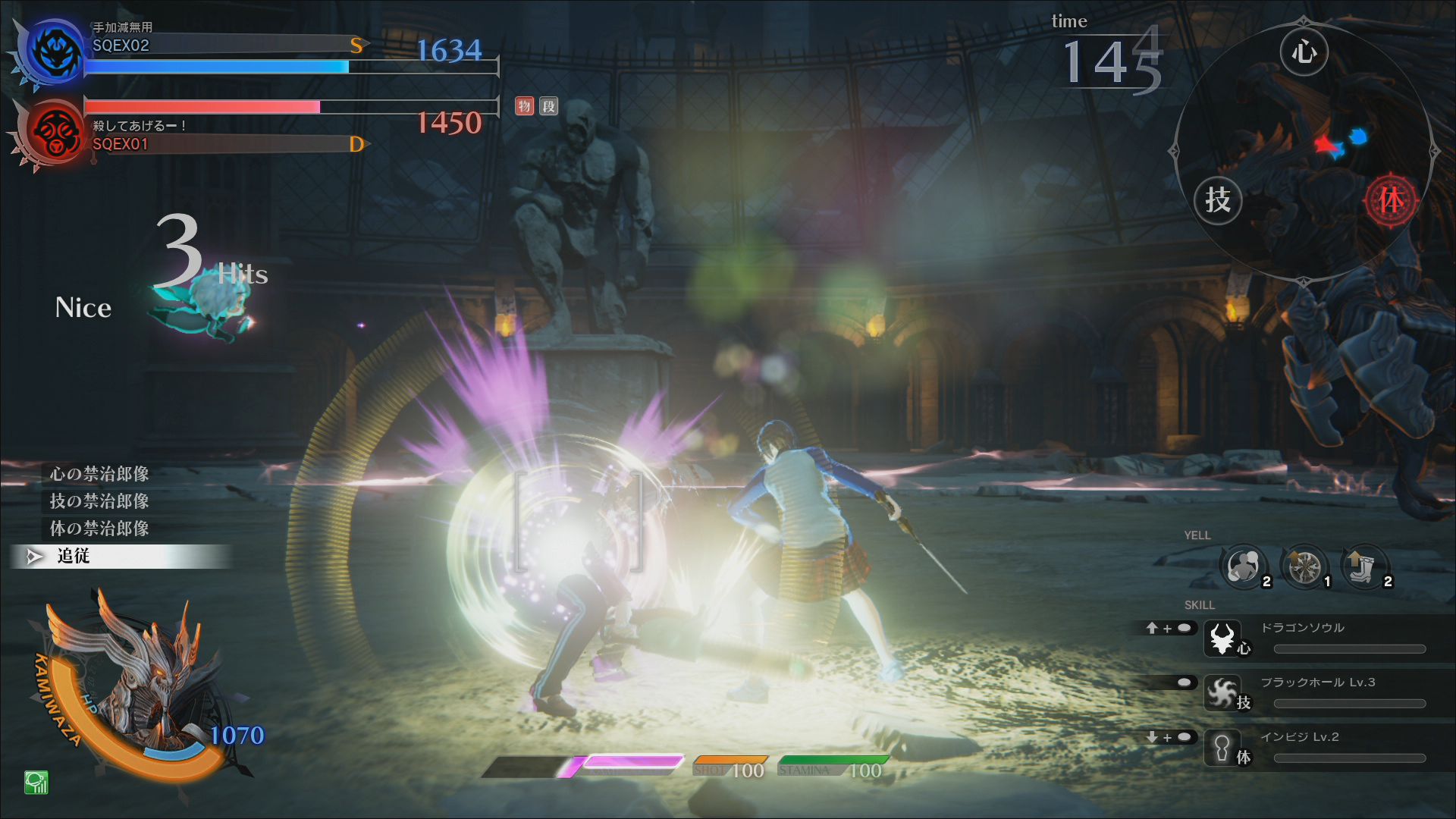Click the blue SQEX02 team emblem

(55, 52)
